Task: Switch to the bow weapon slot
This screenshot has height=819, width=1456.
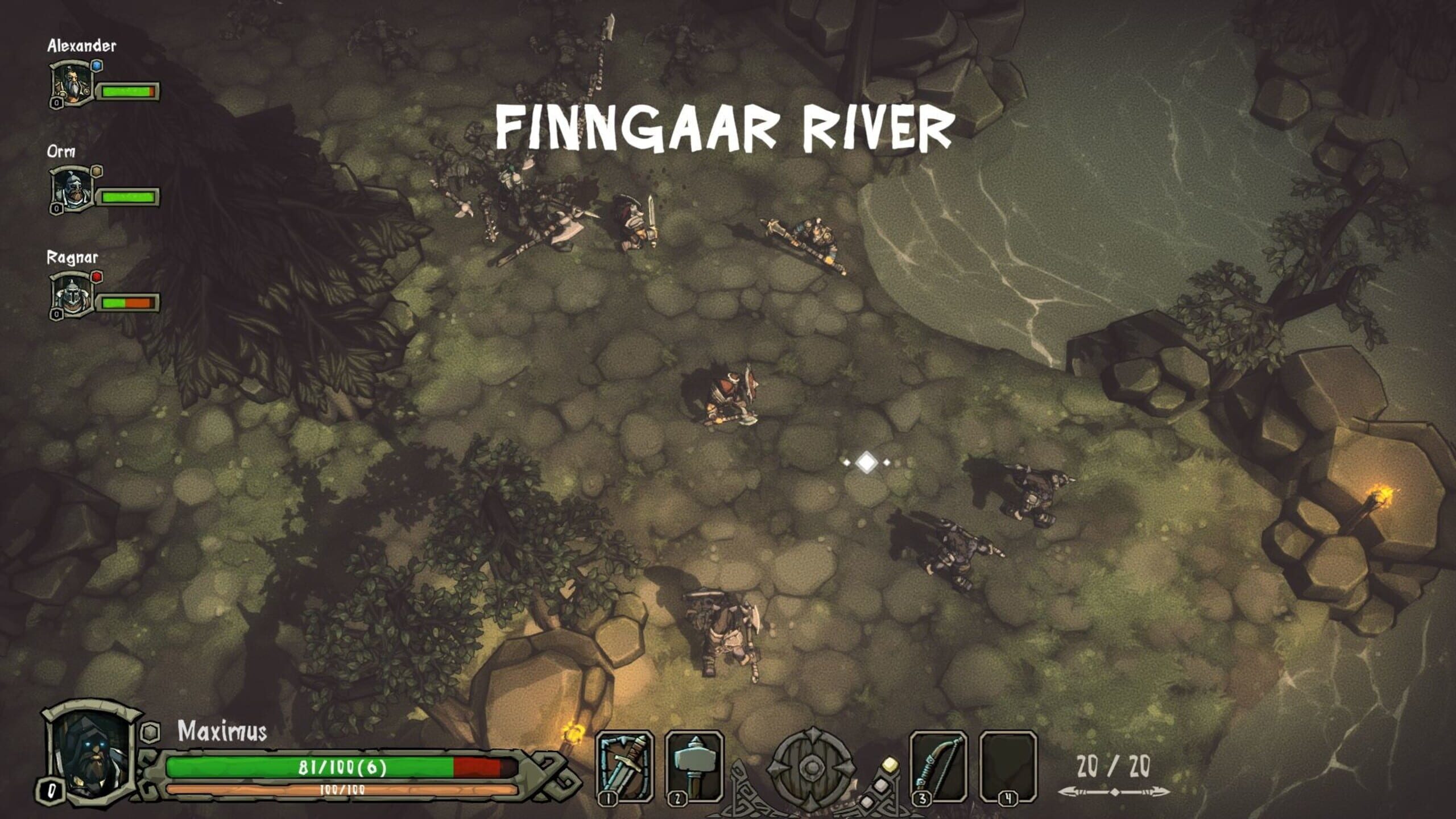Action: click(938, 766)
